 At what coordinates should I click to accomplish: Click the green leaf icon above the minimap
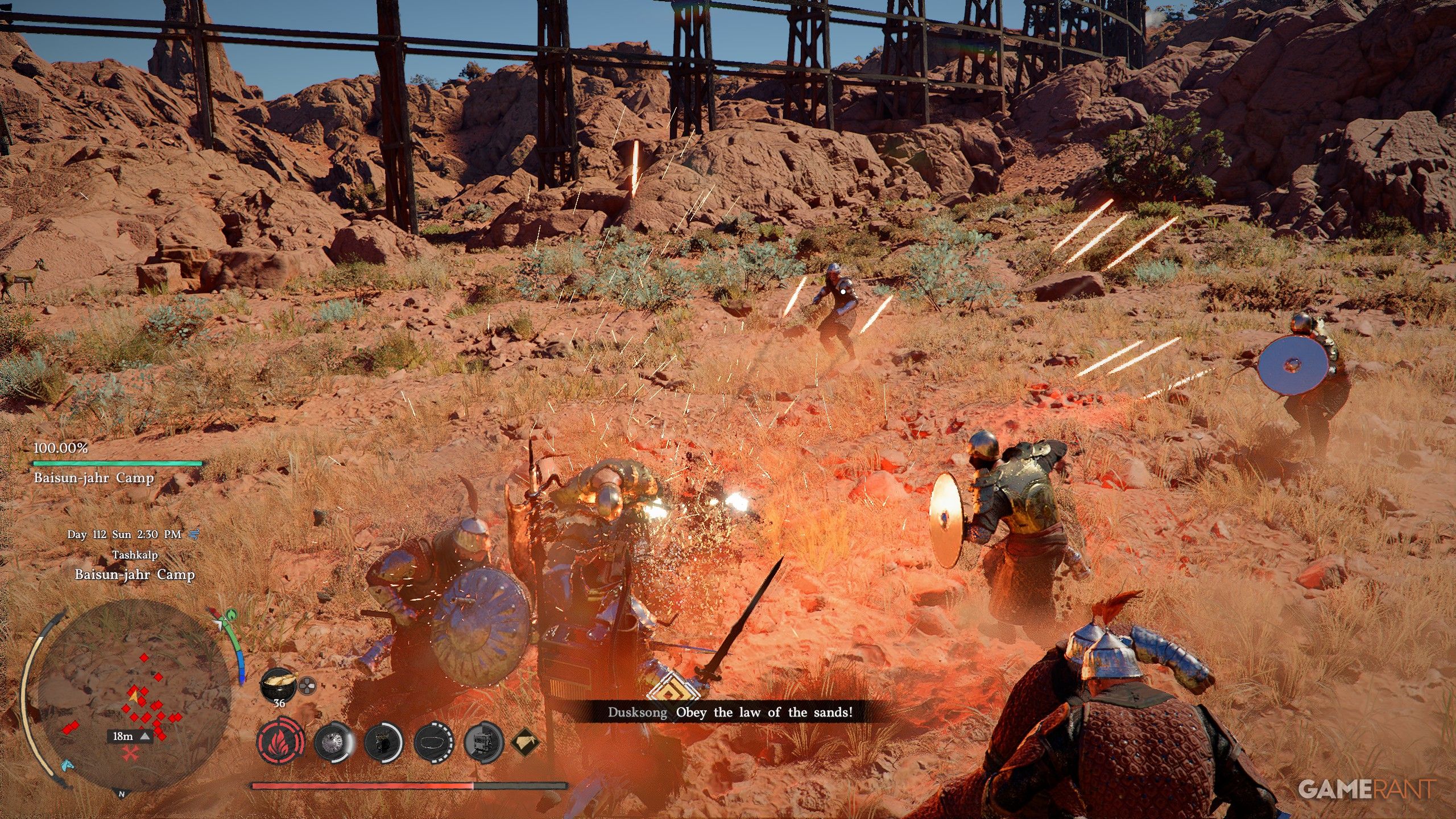[231, 615]
